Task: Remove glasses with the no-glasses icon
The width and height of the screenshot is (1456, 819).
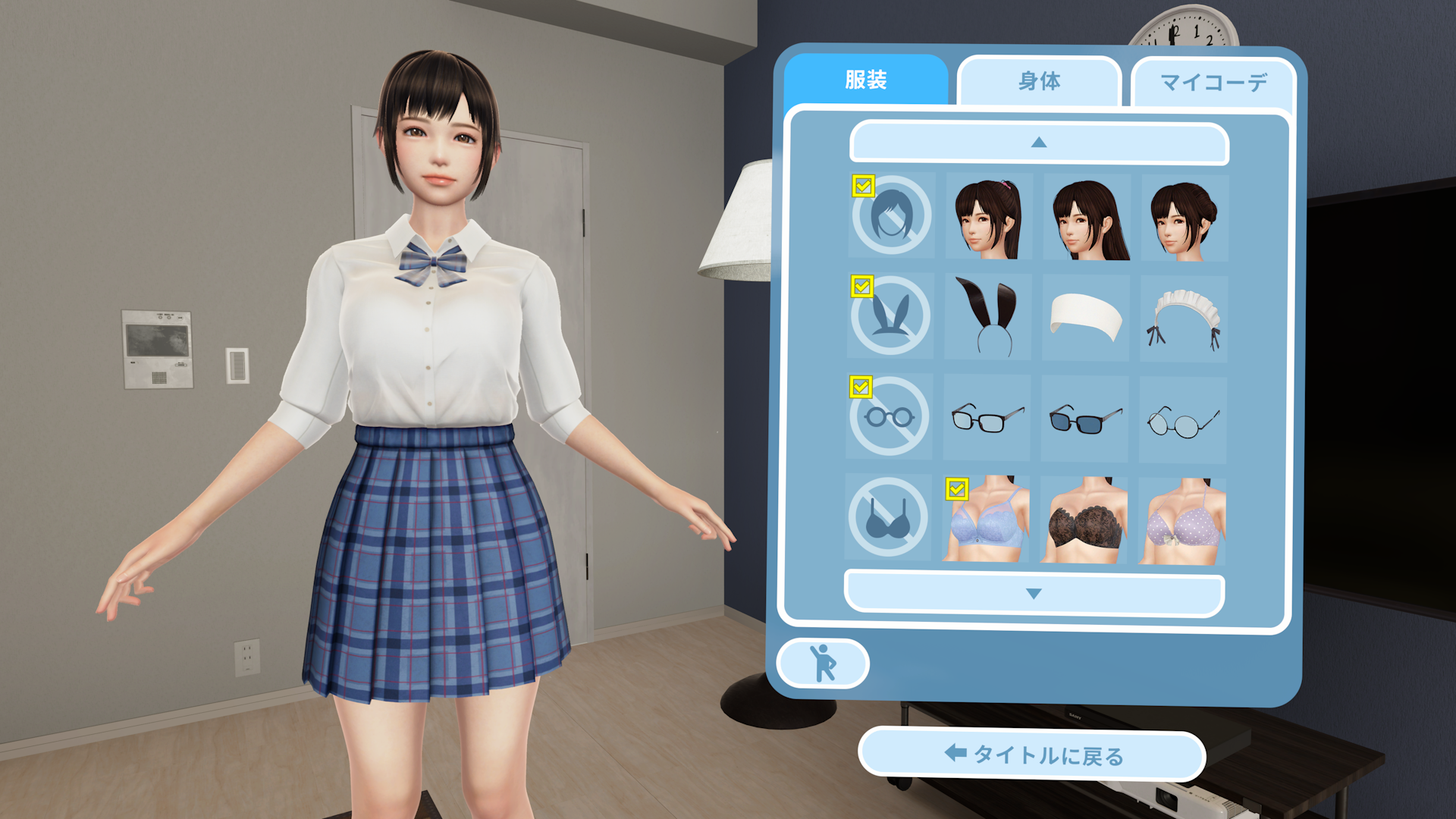Action: tap(889, 418)
